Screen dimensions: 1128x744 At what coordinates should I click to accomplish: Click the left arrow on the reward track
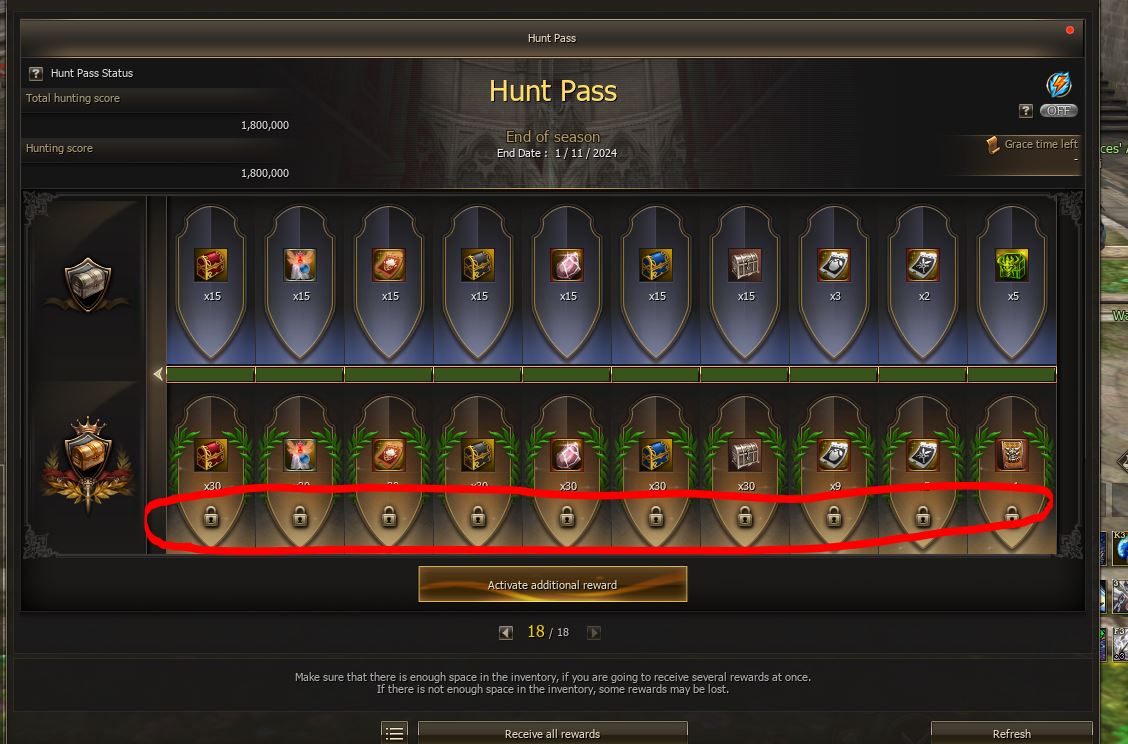tap(158, 374)
